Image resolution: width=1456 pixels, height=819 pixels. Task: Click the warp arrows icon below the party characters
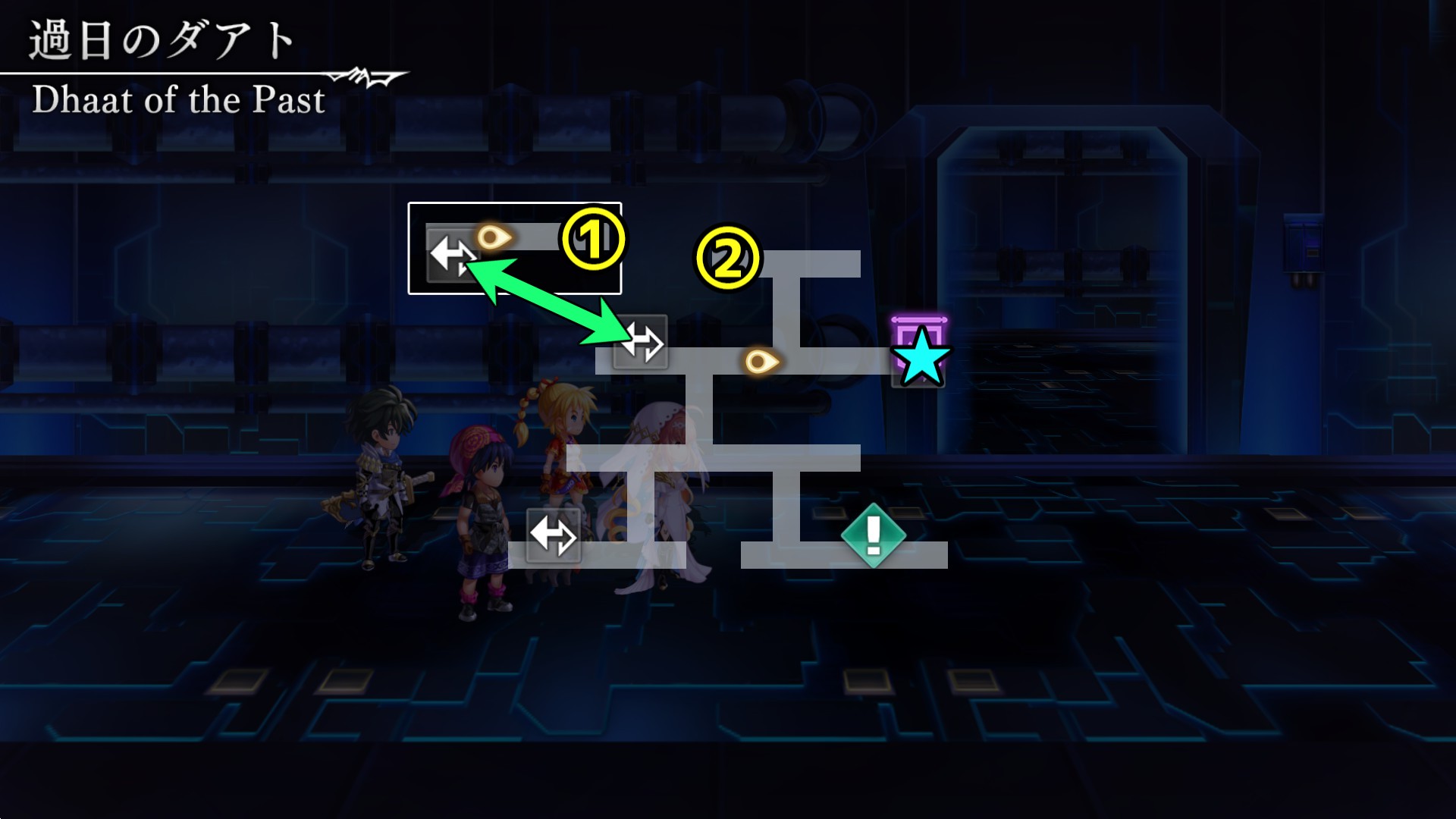coord(553,535)
